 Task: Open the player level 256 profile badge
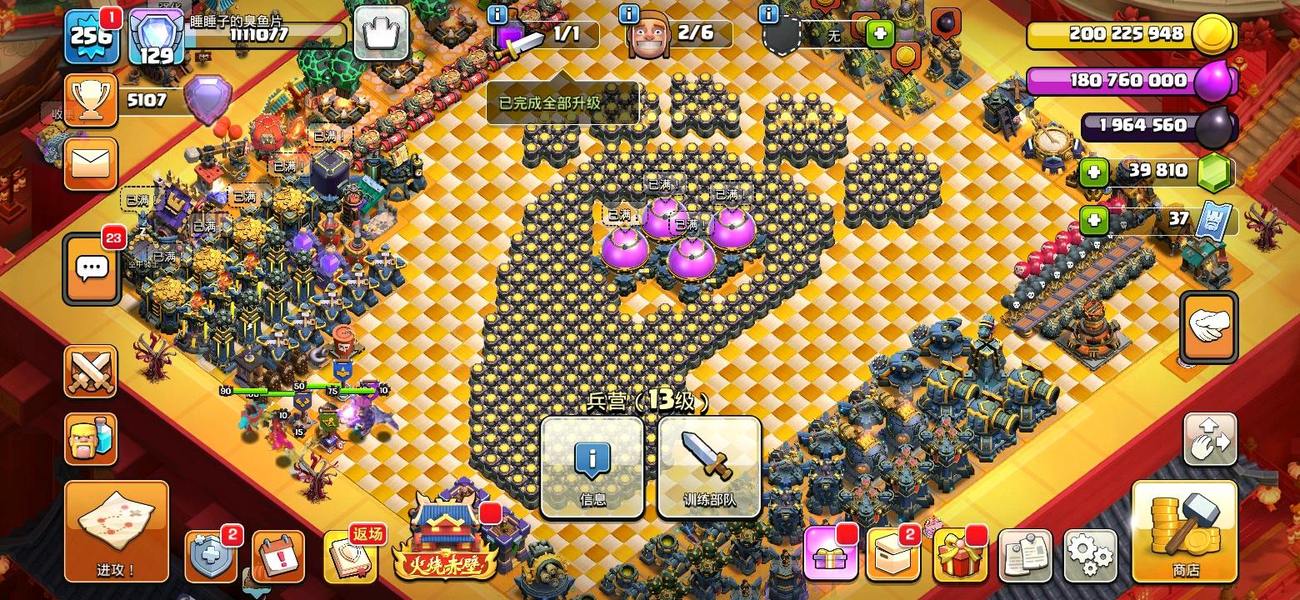tap(91, 37)
